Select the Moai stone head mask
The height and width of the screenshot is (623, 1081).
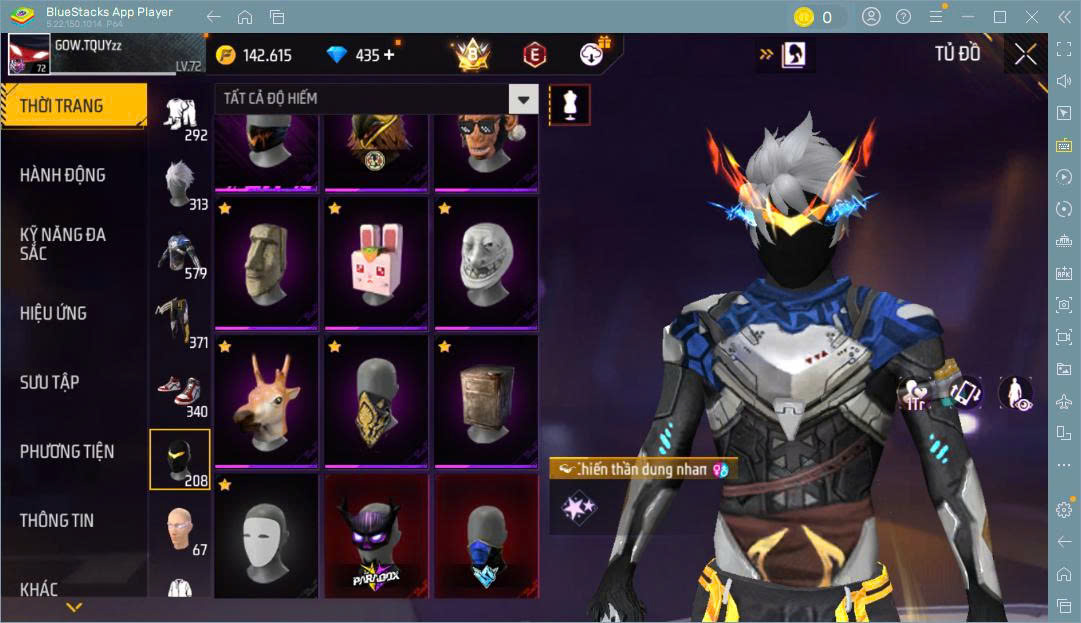click(x=266, y=264)
